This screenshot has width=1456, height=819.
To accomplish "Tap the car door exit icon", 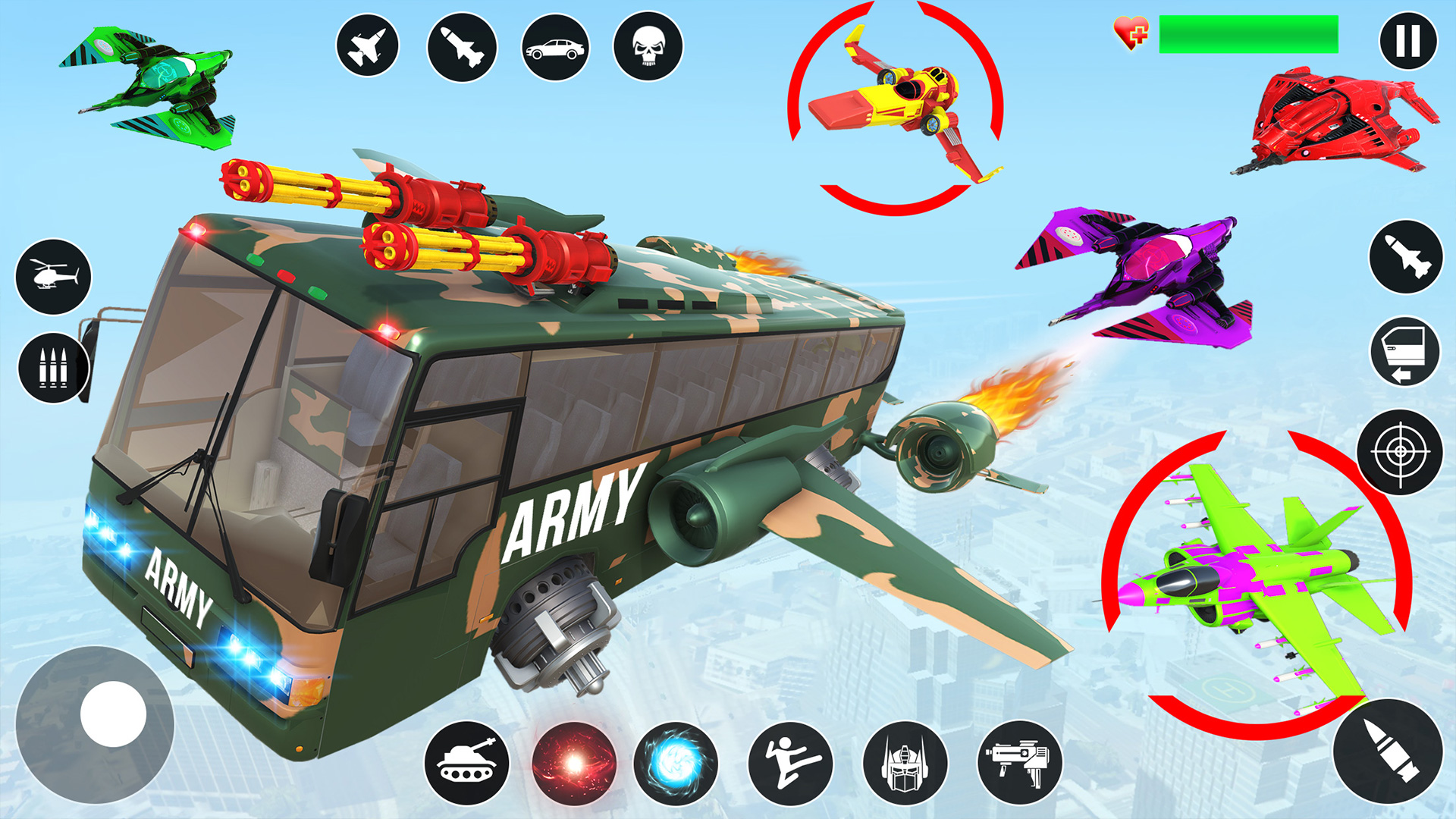I will (1406, 353).
